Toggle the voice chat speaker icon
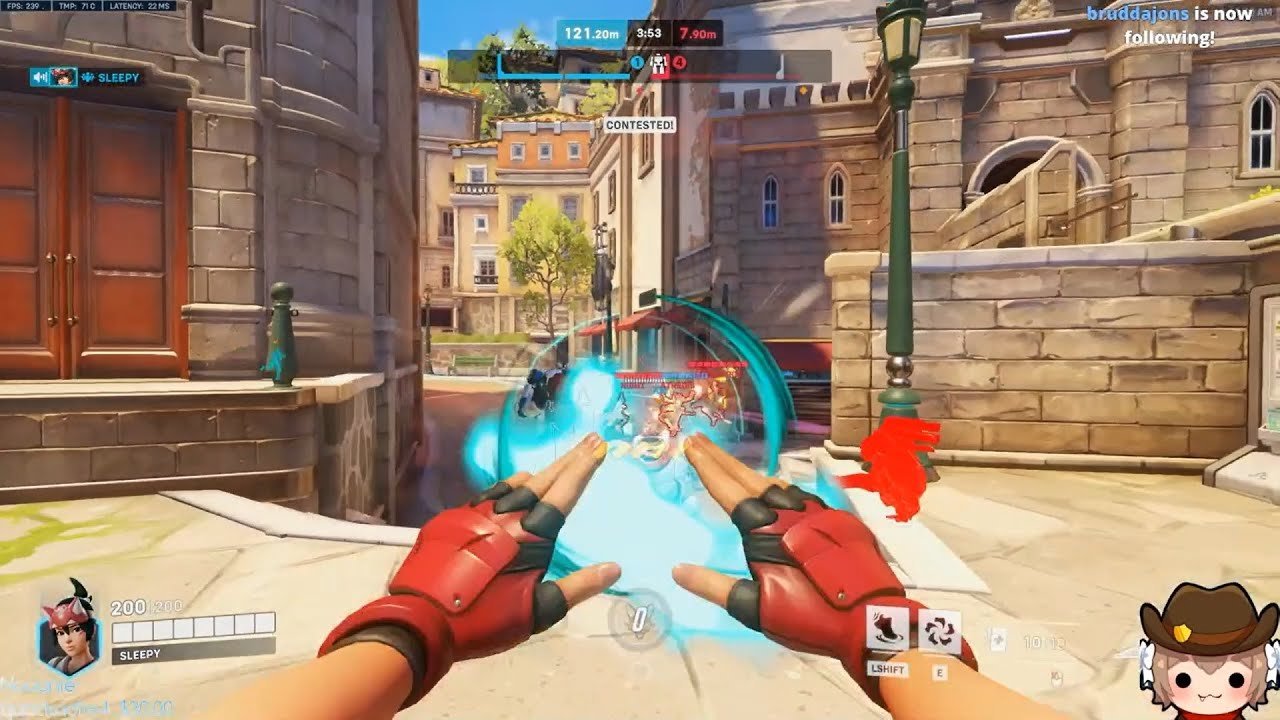The height and width of the screenshot is (720, 1280). [x=41, y=77]
